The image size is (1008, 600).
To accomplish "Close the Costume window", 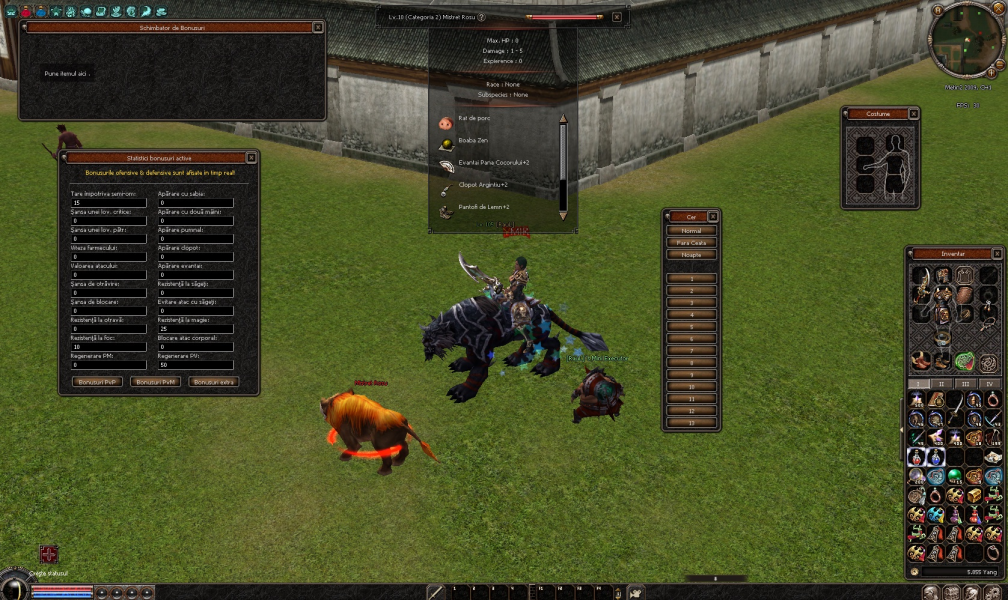I will pos(913,114).
